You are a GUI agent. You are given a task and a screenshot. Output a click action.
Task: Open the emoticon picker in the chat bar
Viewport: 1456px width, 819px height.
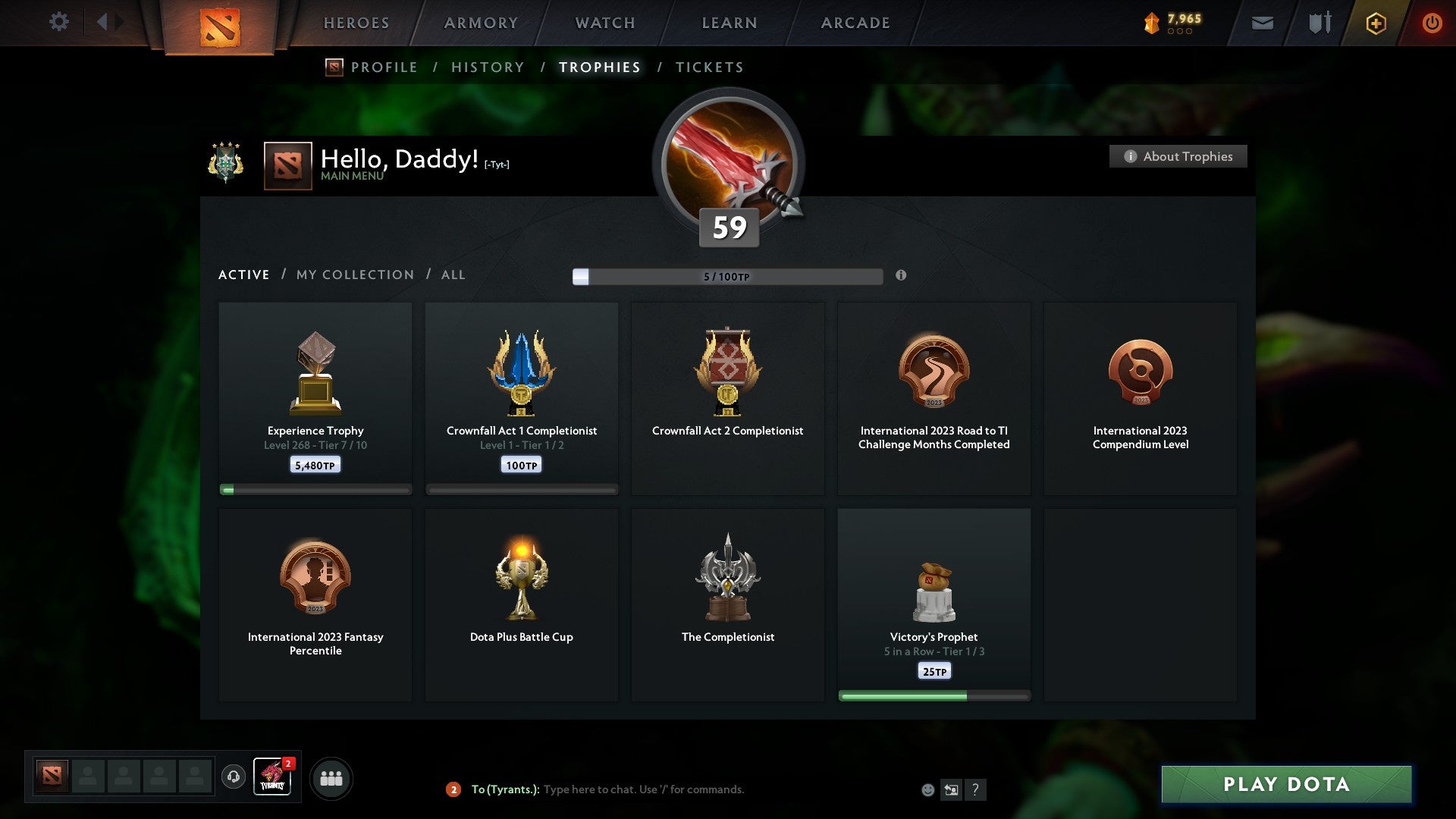pyautogui.click(x=928, y=789)
